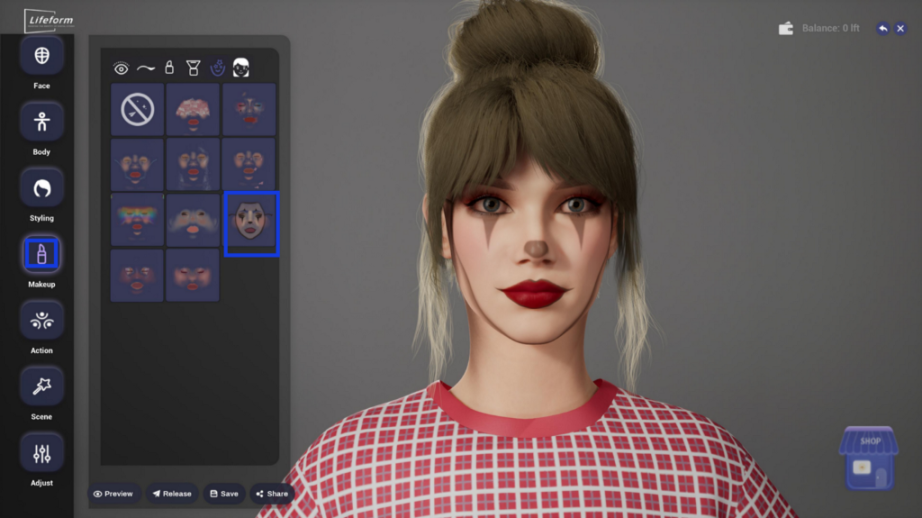This screenshot has width=922, height=518.
Task: Share the avatar
Action: coord(271,493)
